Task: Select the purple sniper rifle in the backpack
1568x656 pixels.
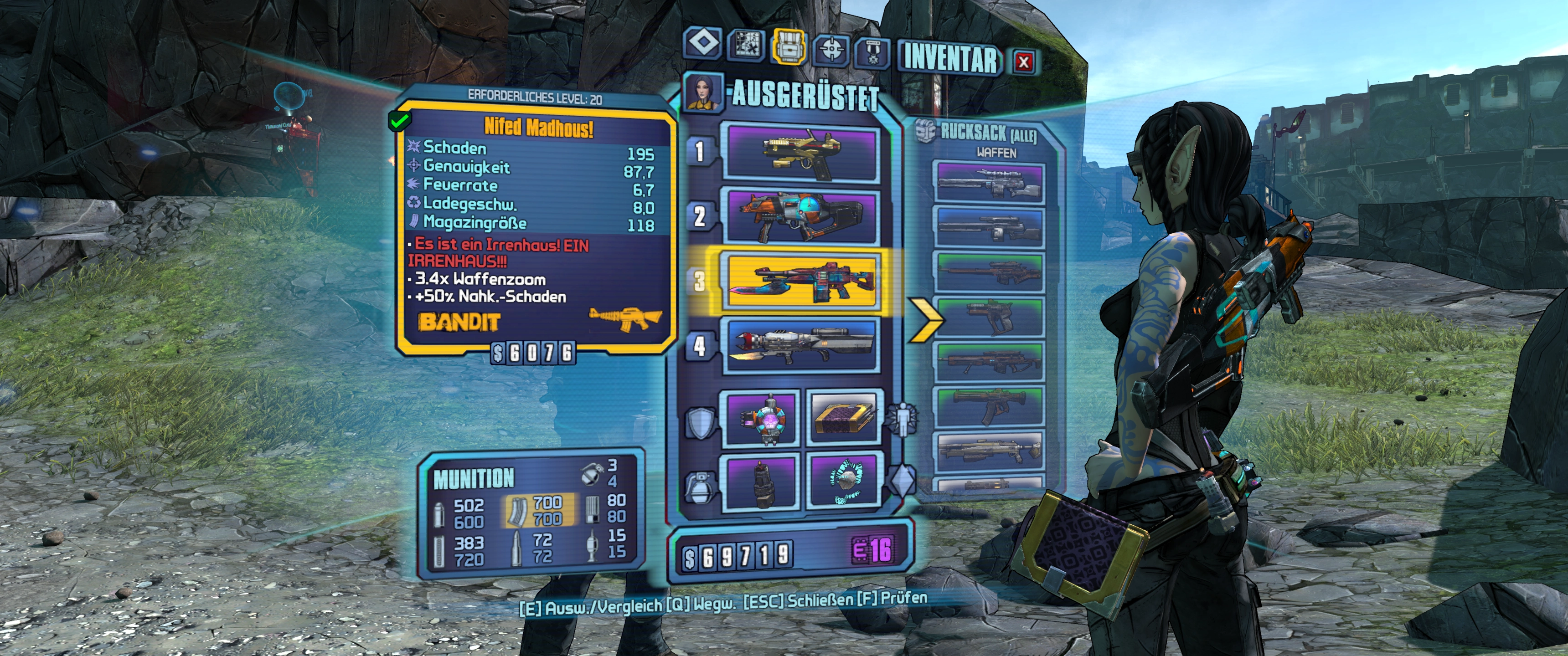Action: pos(989,182)
